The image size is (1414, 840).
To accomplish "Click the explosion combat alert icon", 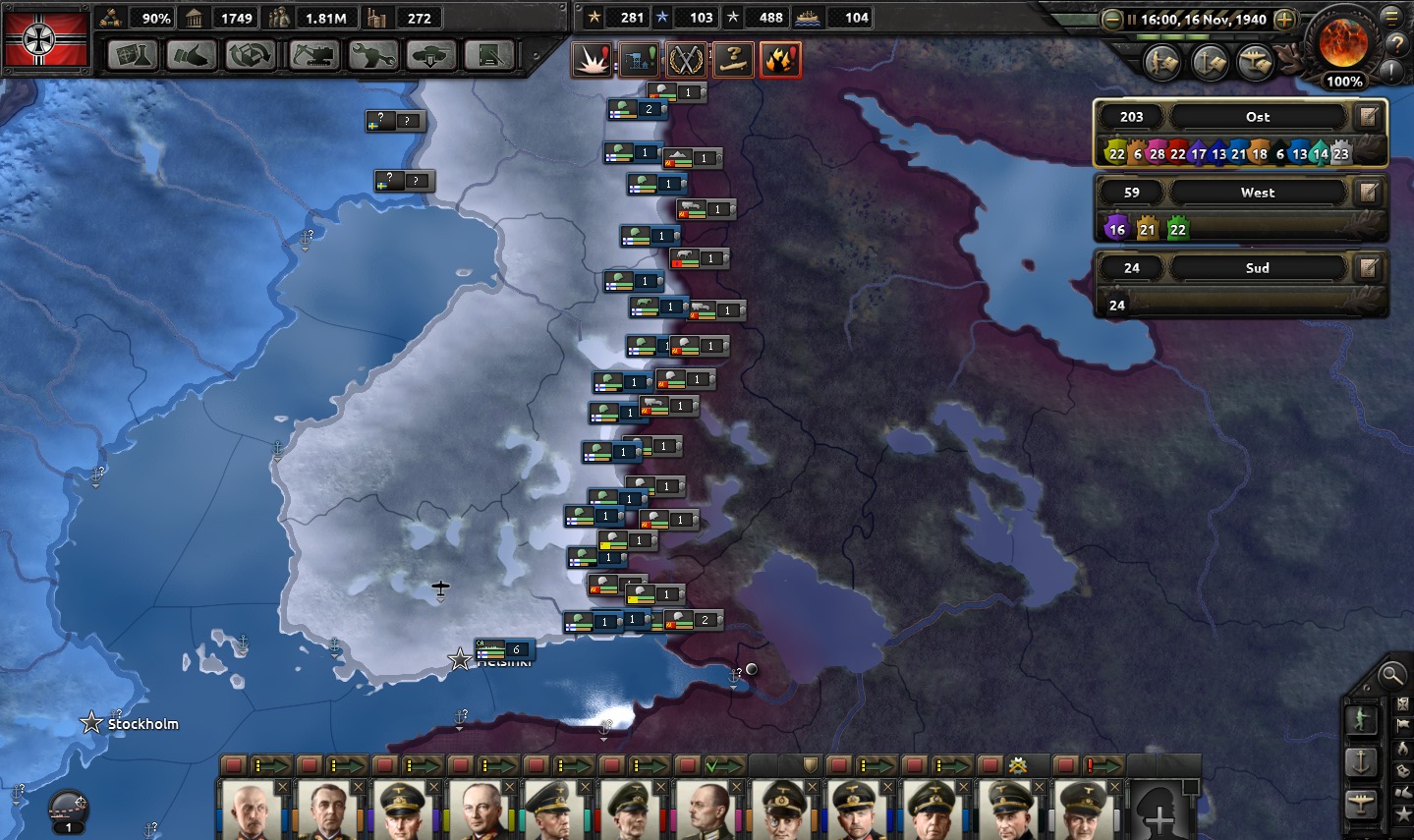I will point(593,60).
